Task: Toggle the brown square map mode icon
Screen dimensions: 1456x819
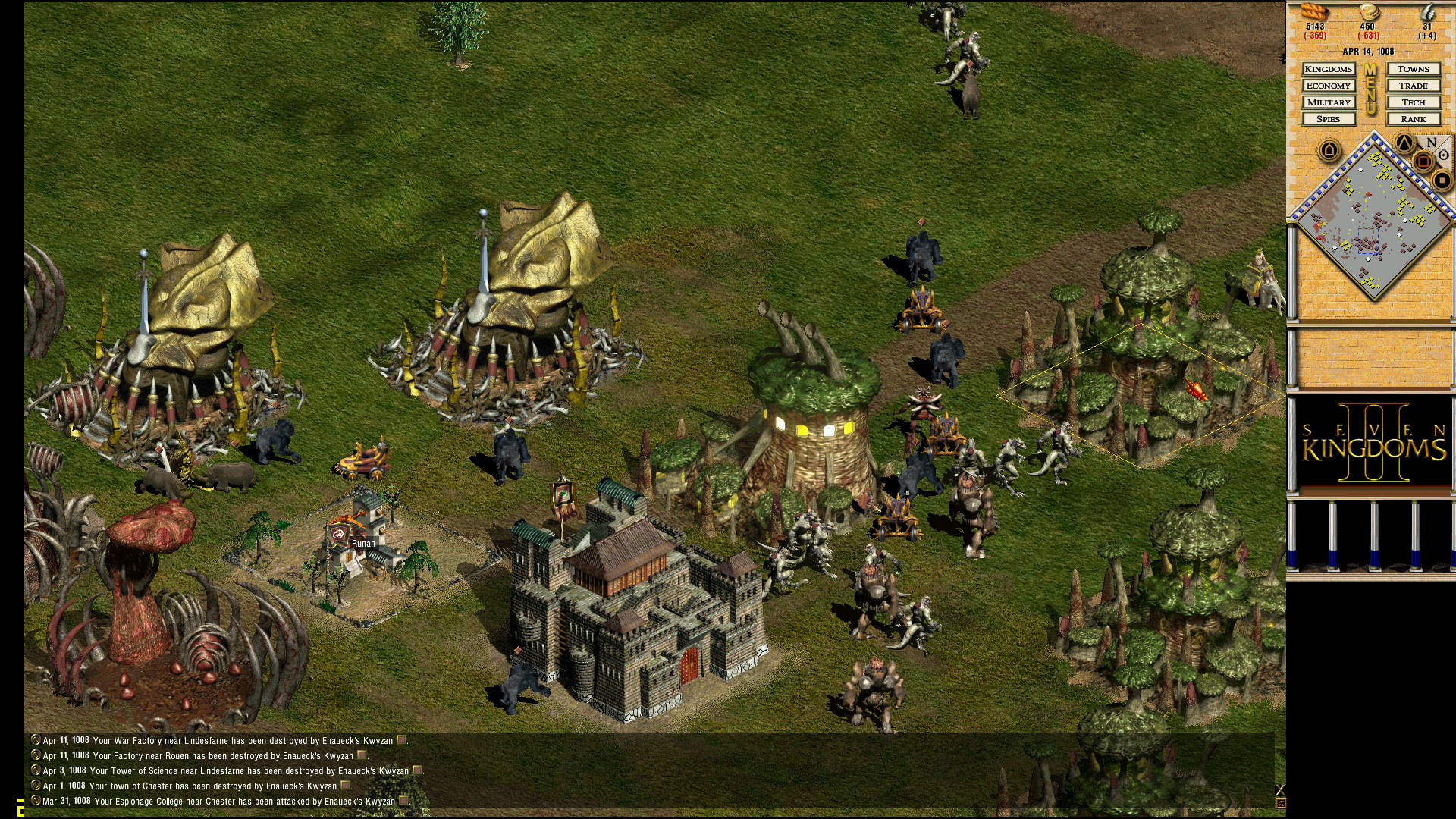Action: coord(1423,160)
